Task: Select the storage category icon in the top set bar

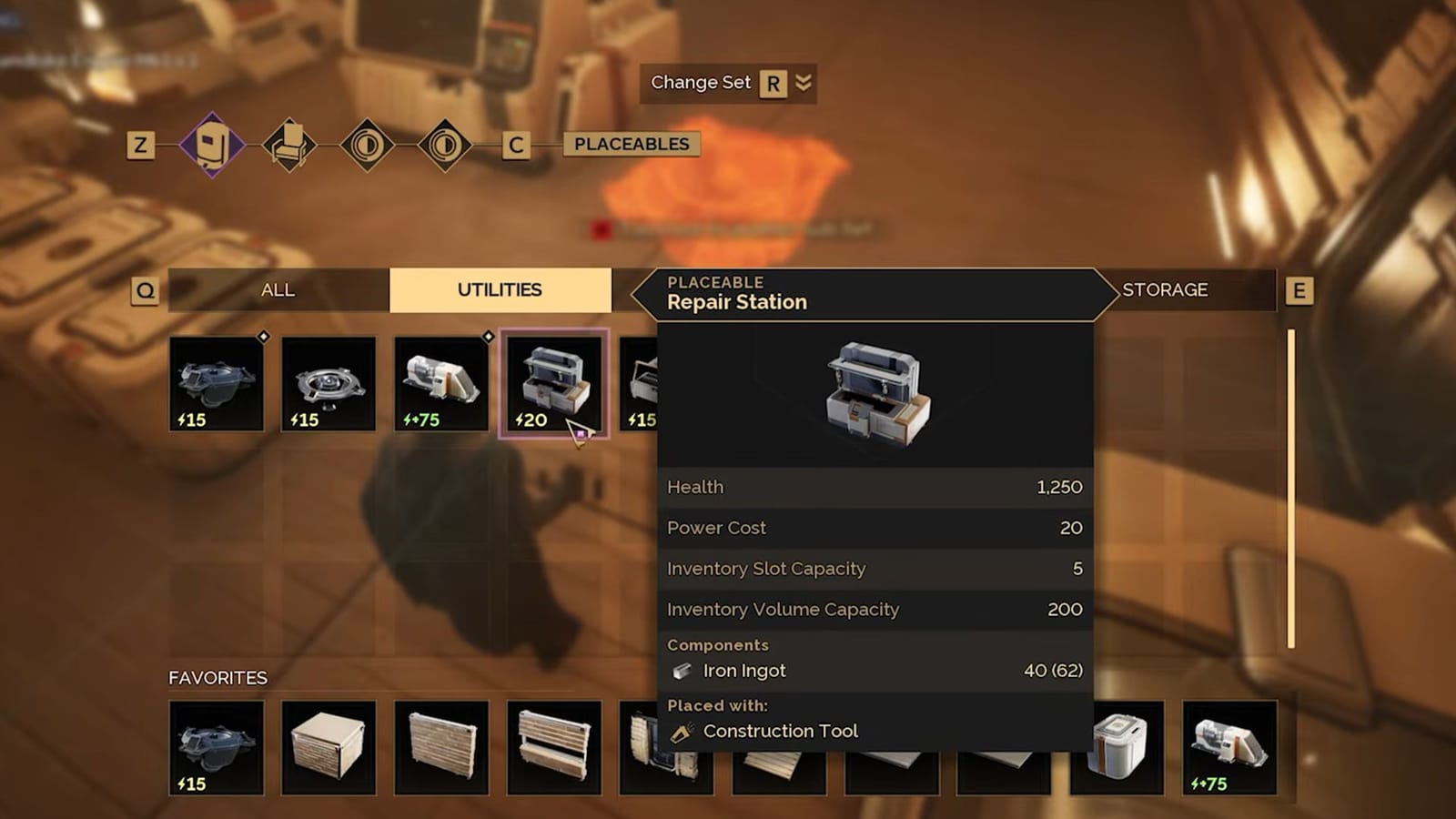Action: pos(211,144)
